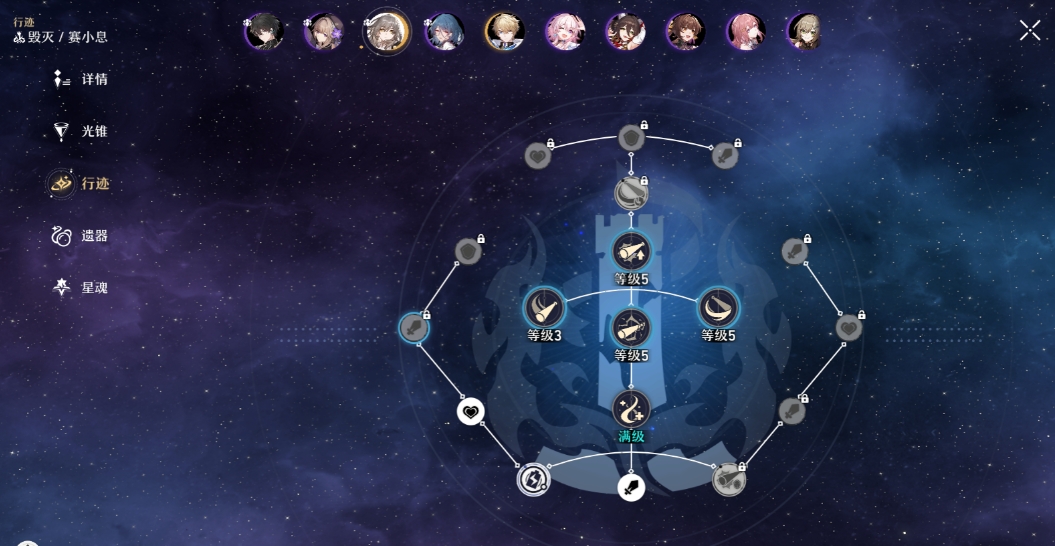Screen dimensions: 1055x546
Task: Open the 遗器 relics tab
Action: [81, 236]
